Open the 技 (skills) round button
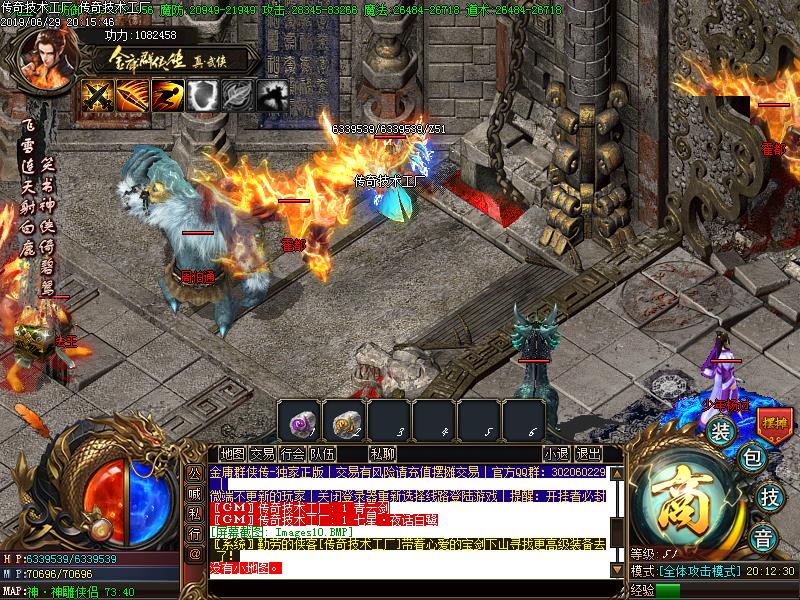Image resolution: width=800 pixels, height=600 pixels. coord(768,497)
